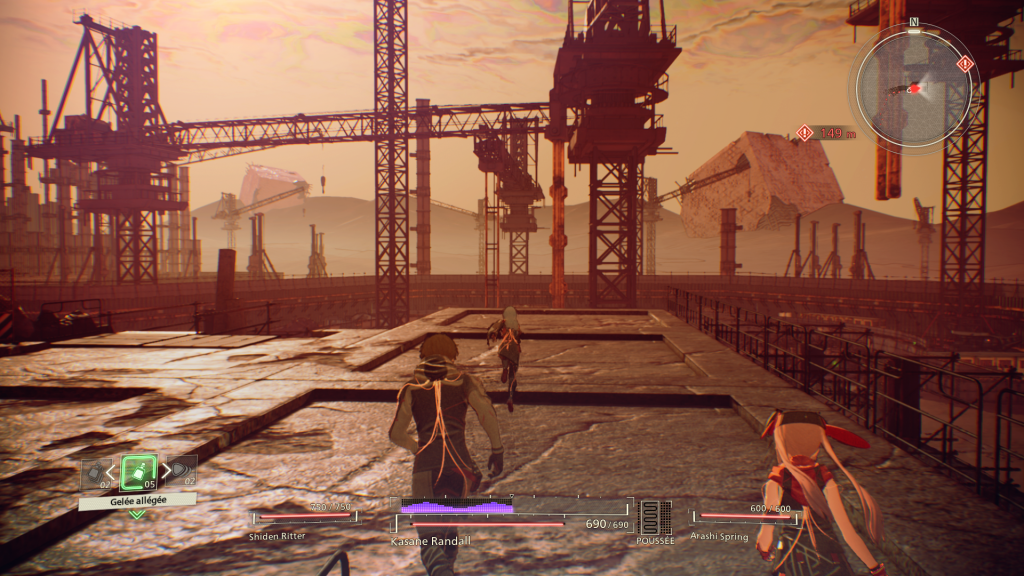Viewport: 1024px width, 576px height.
Task: Expand the item list with the green chevron
Action: pyautogui.click(x=137, y=514)
